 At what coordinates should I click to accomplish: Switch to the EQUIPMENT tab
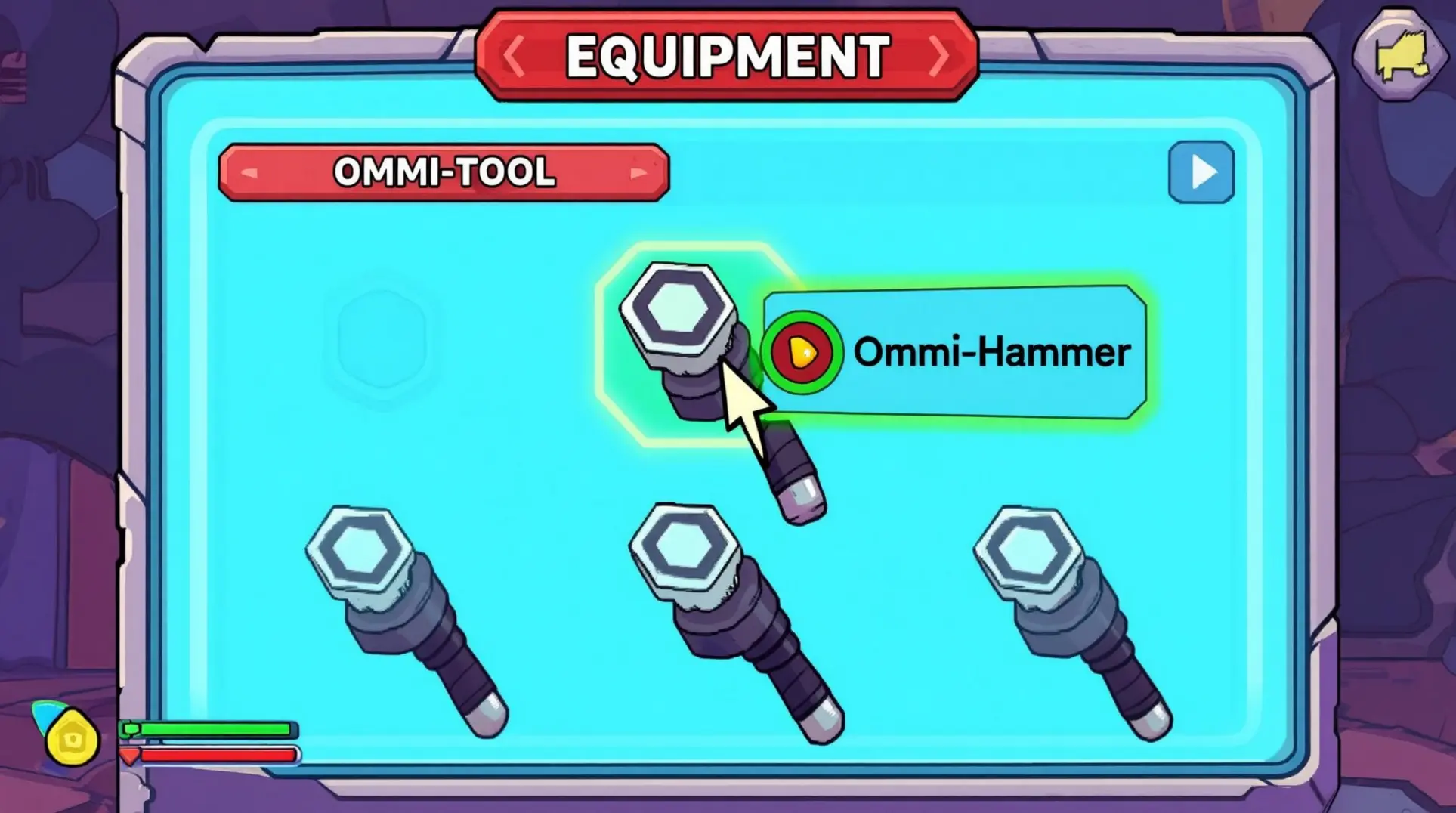coord(725,54)
